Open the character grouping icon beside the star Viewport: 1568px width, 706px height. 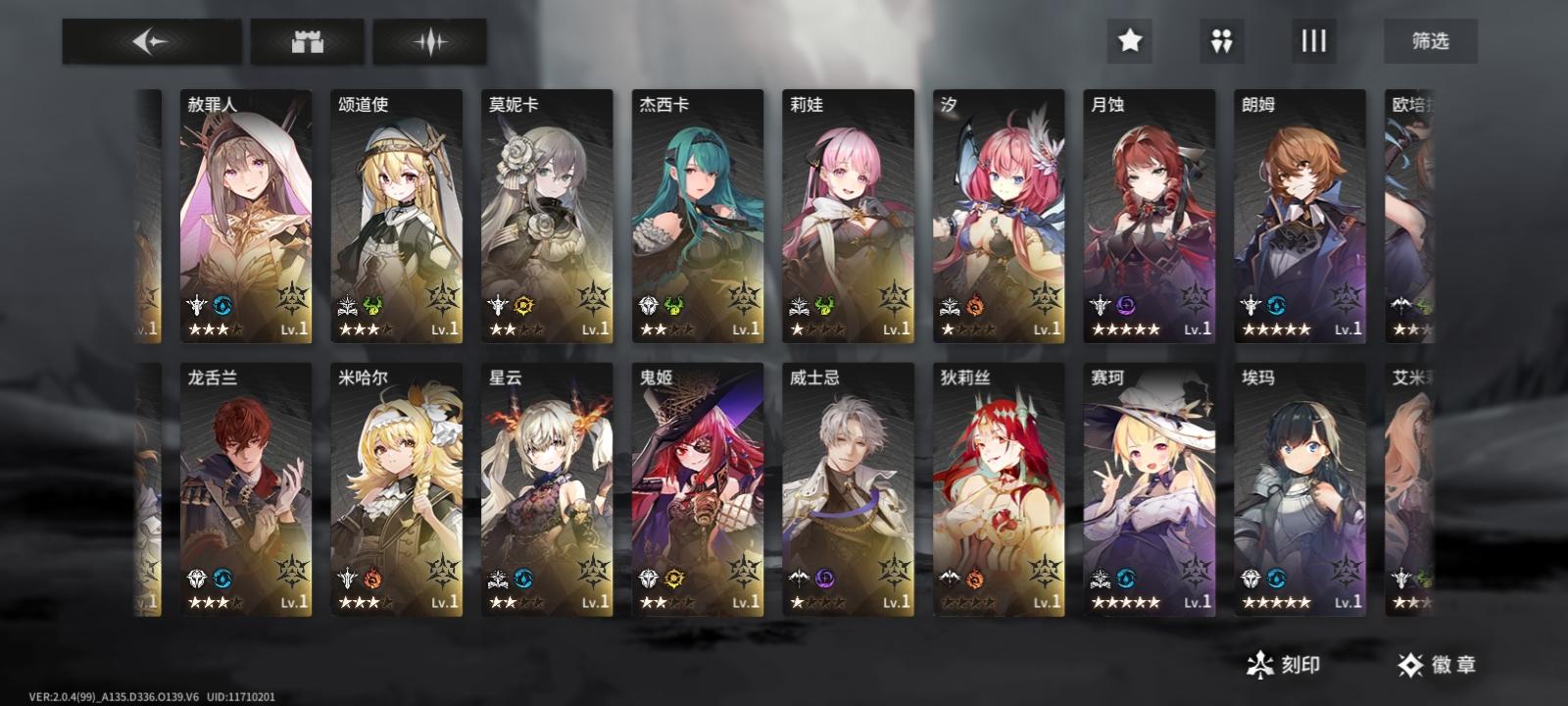(x=1219, y=41)
